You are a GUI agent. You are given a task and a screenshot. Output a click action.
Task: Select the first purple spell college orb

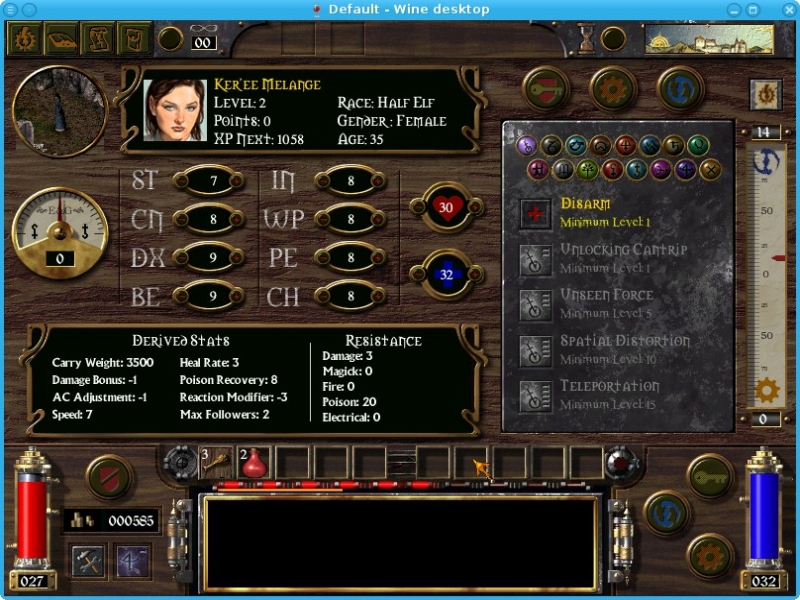pos(527,146)
